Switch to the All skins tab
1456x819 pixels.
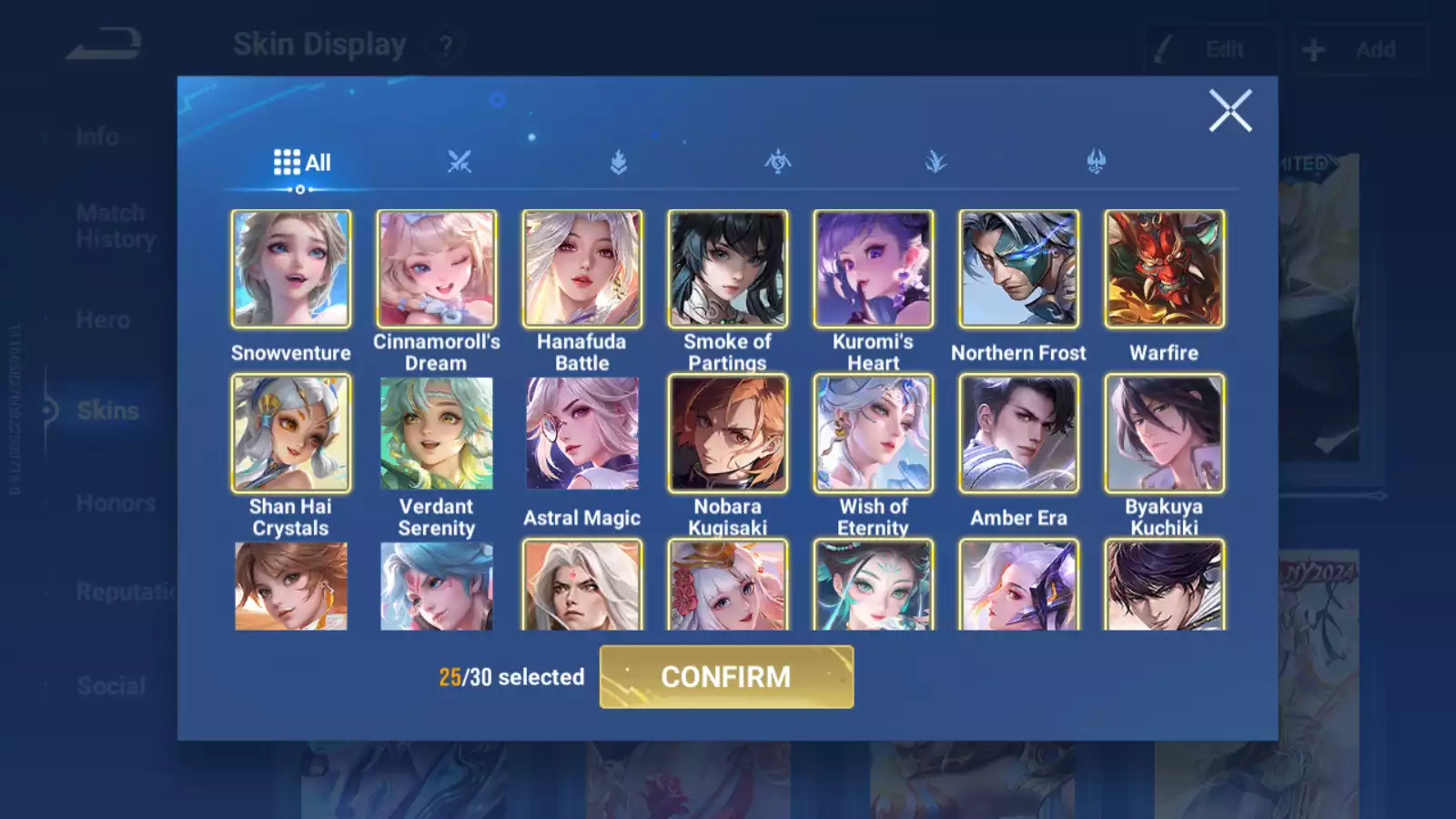(302, 163)
